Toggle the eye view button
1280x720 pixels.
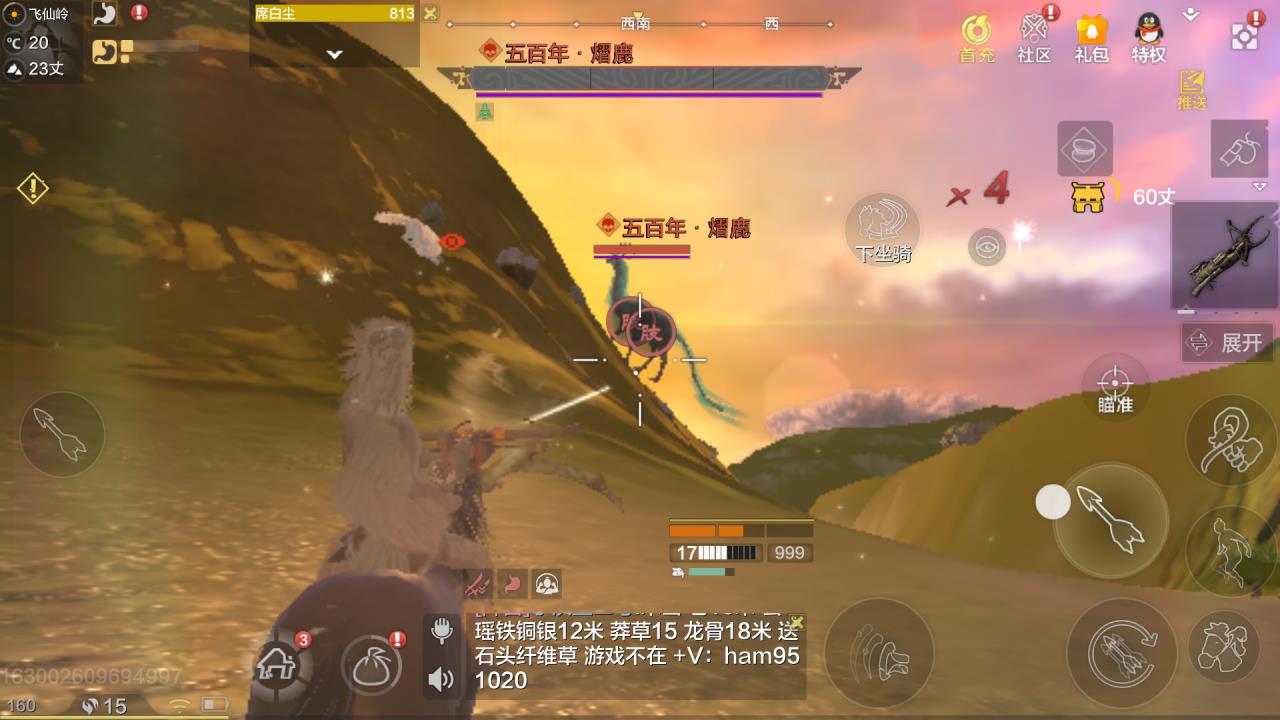[987, 247]
